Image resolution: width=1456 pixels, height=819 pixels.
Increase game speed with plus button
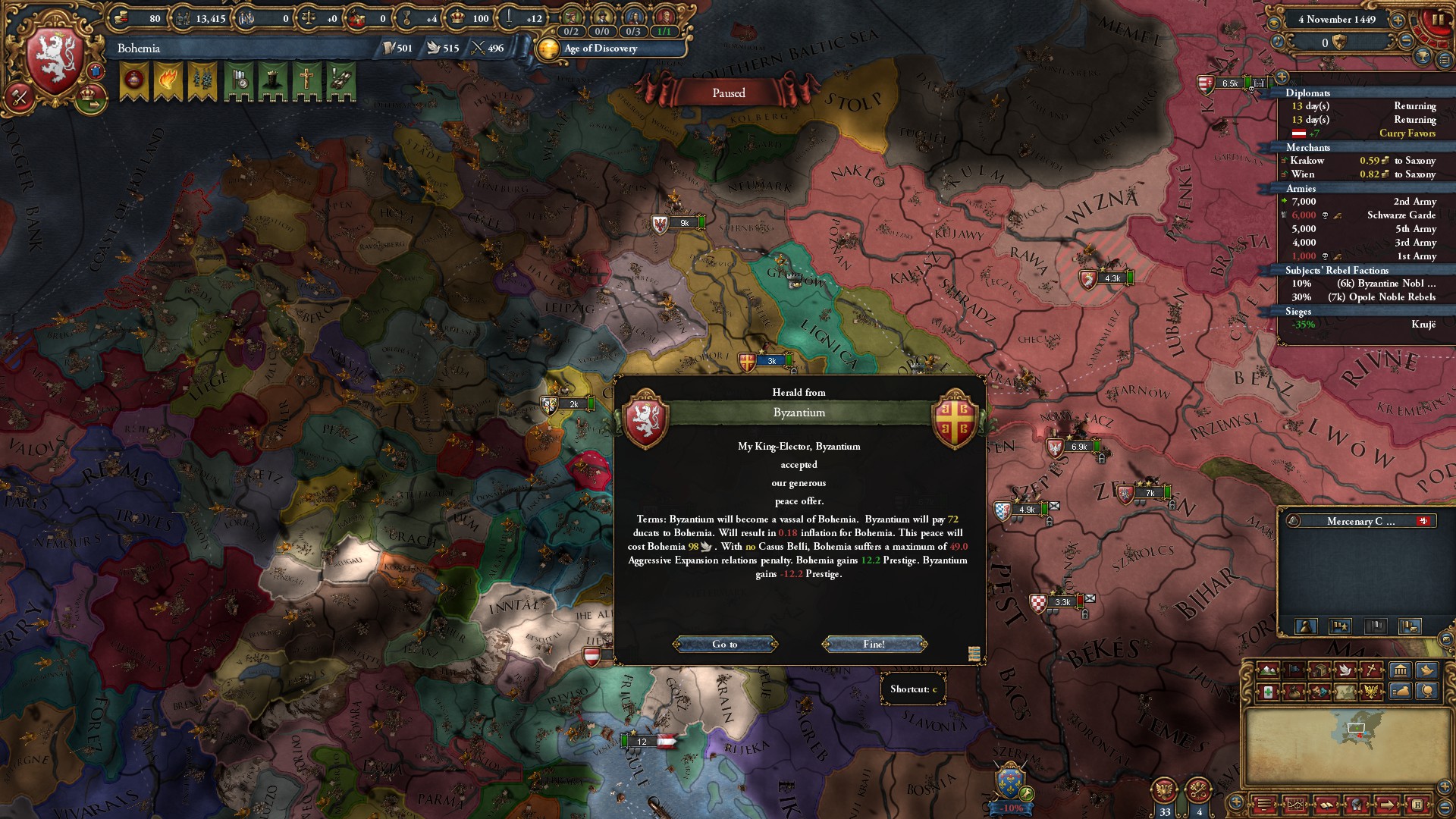[x=1397, y=20]
